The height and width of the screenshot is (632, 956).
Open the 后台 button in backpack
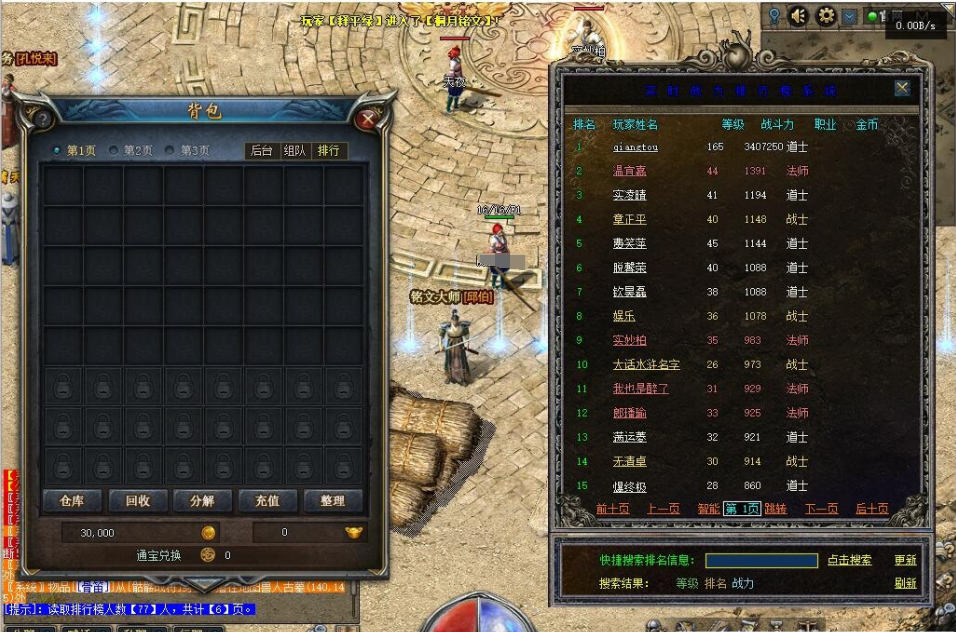(262, 151)
